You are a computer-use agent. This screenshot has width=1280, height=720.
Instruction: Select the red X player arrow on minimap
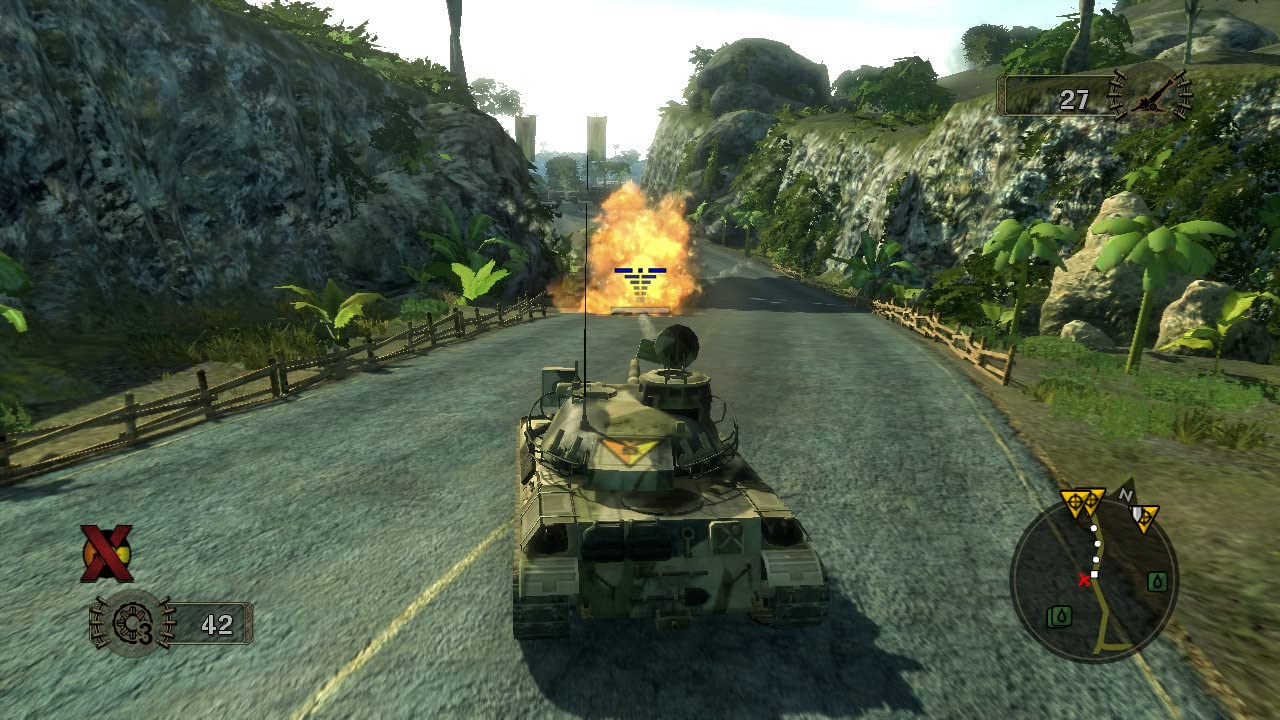coord(1085,580)
